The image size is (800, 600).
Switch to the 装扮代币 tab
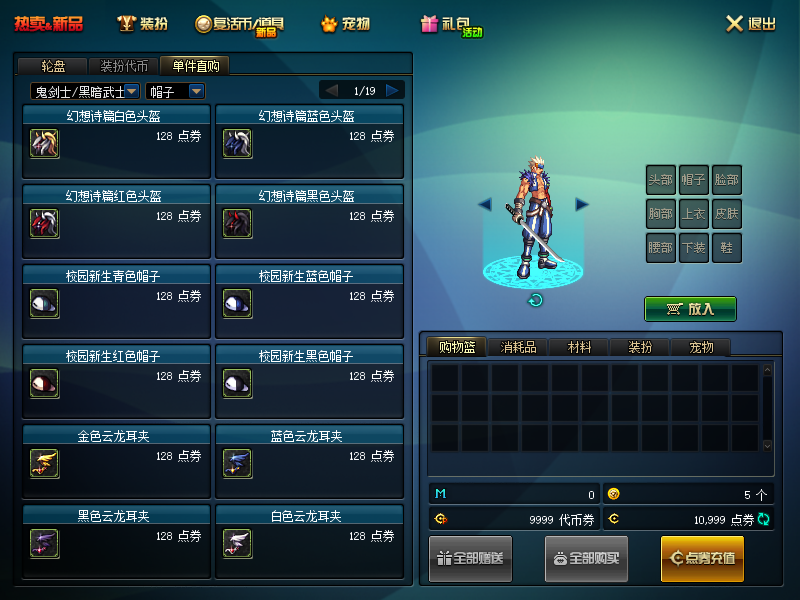pos(124,66)
